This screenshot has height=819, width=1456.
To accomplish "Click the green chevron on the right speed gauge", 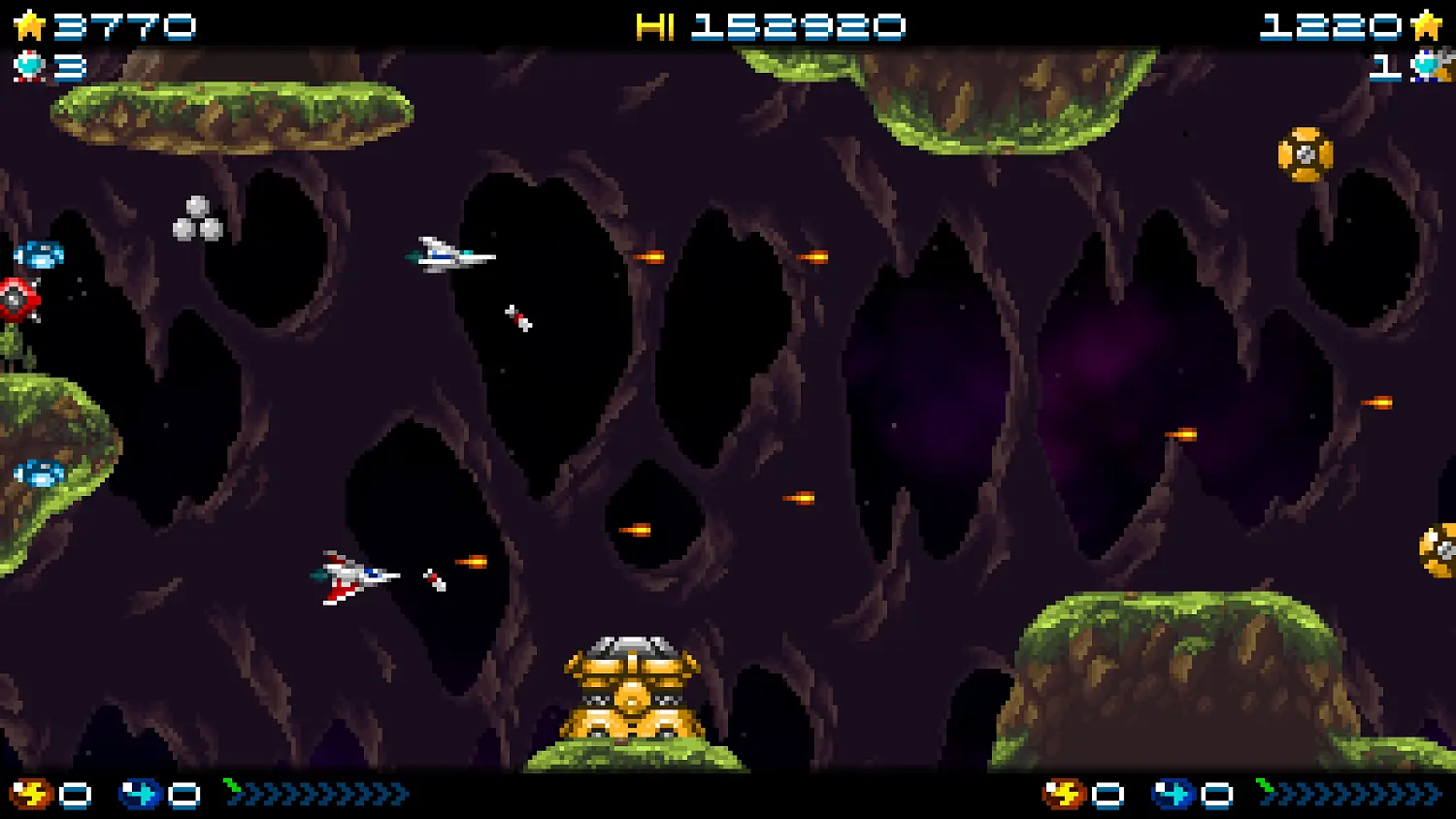I will [1265, 788].
